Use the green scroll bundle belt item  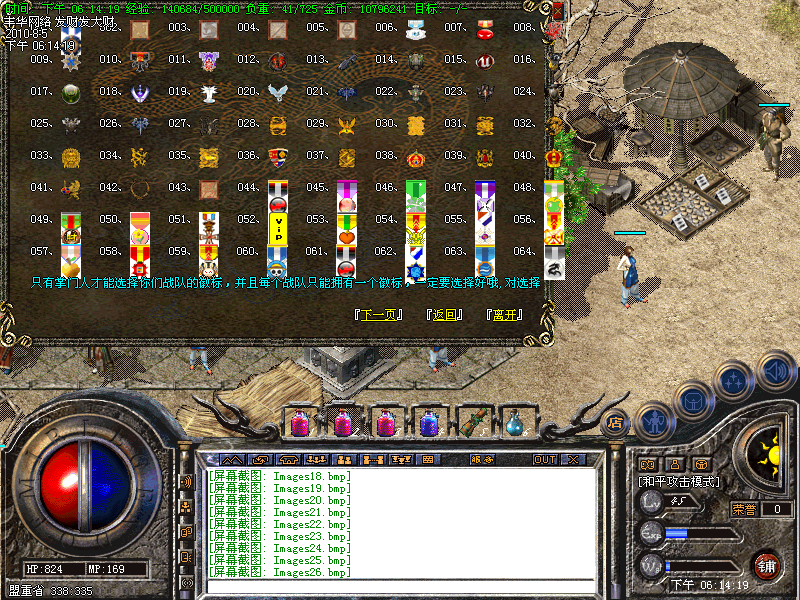(471, 423)
